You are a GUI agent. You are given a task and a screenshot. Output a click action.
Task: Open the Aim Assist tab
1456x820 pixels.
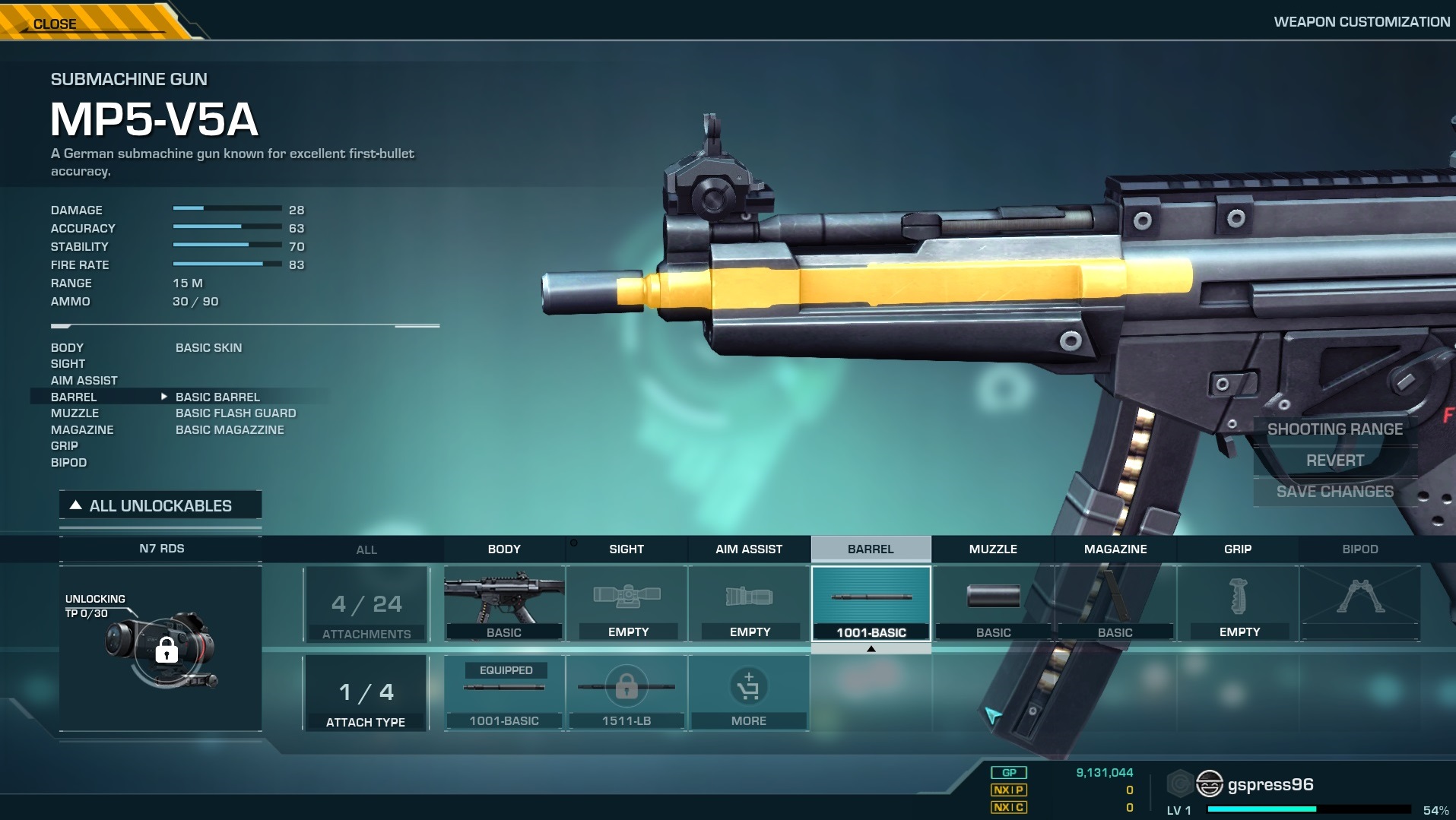coord(749,549)
